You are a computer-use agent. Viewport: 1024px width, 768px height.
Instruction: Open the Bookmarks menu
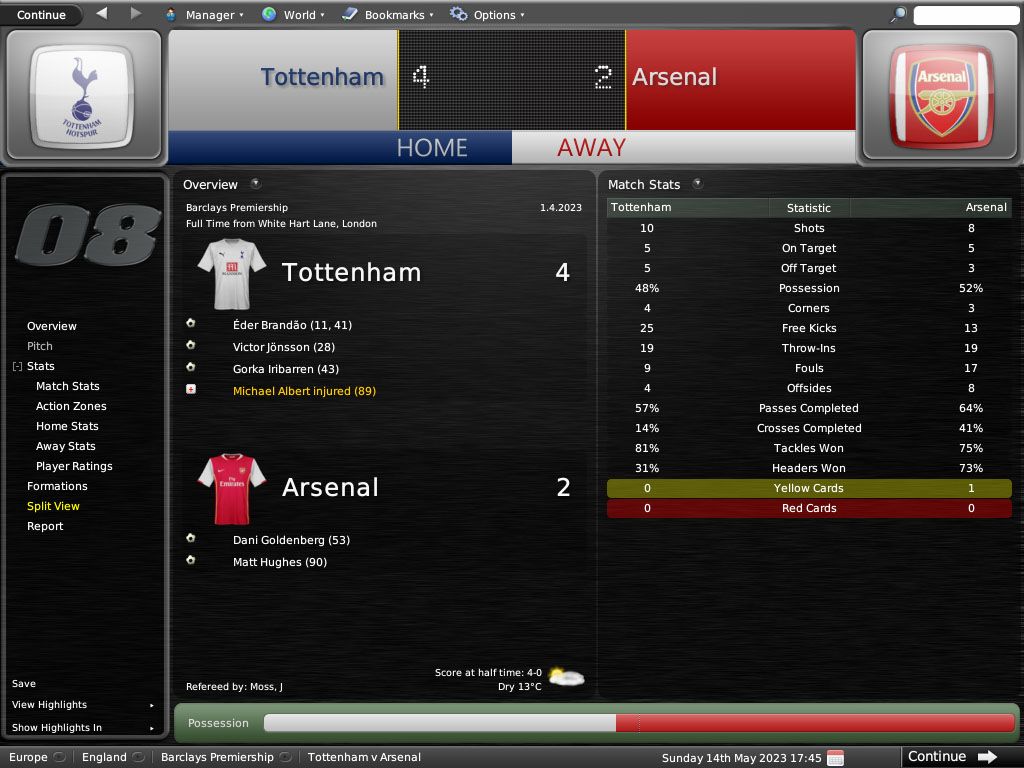tap(392, 15)
